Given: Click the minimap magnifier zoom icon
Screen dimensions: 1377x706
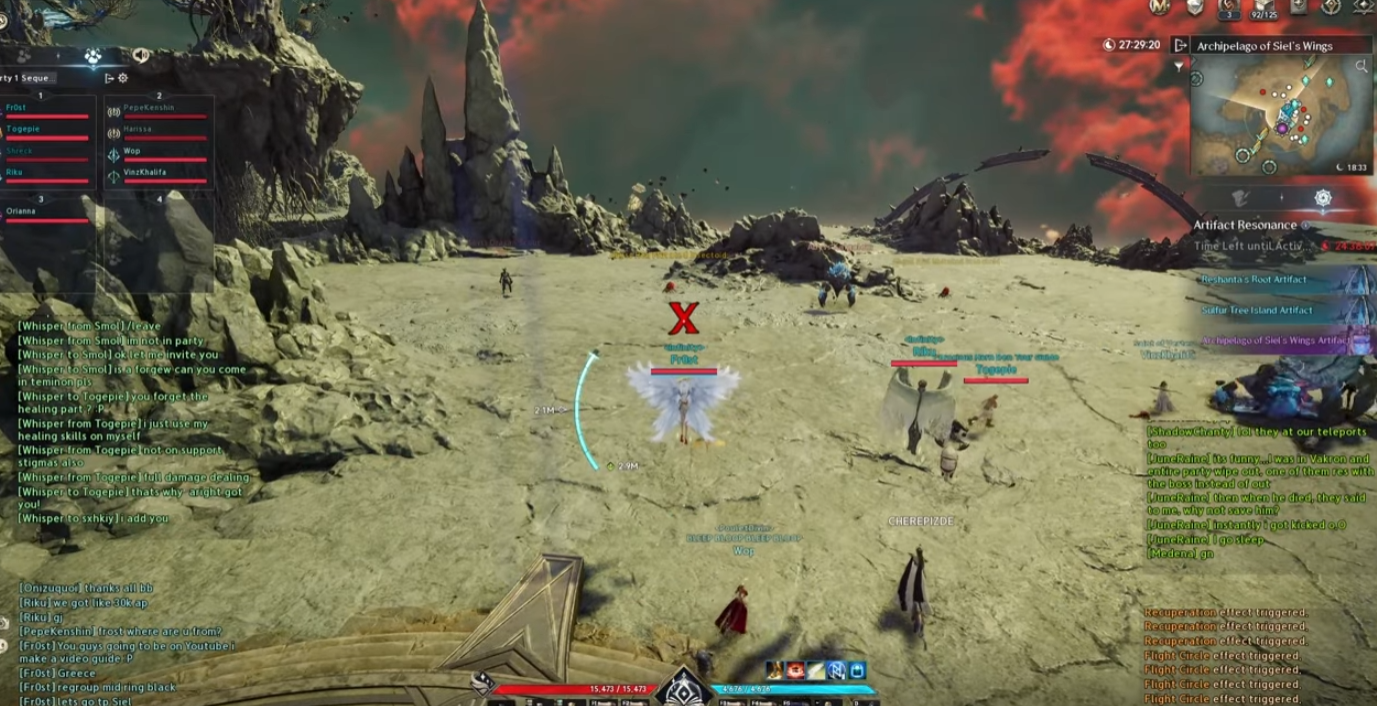Looking at the screenshot, I should (1361, 66).
